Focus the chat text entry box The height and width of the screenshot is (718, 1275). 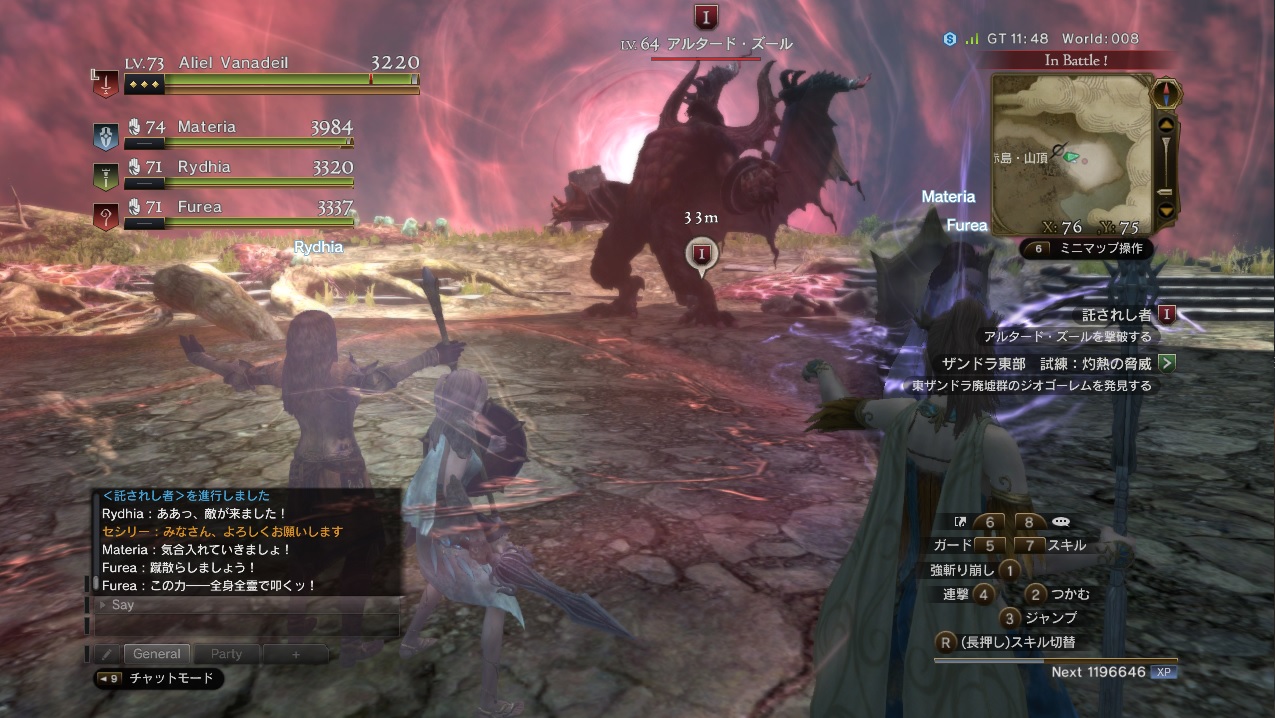pos(246,626)
